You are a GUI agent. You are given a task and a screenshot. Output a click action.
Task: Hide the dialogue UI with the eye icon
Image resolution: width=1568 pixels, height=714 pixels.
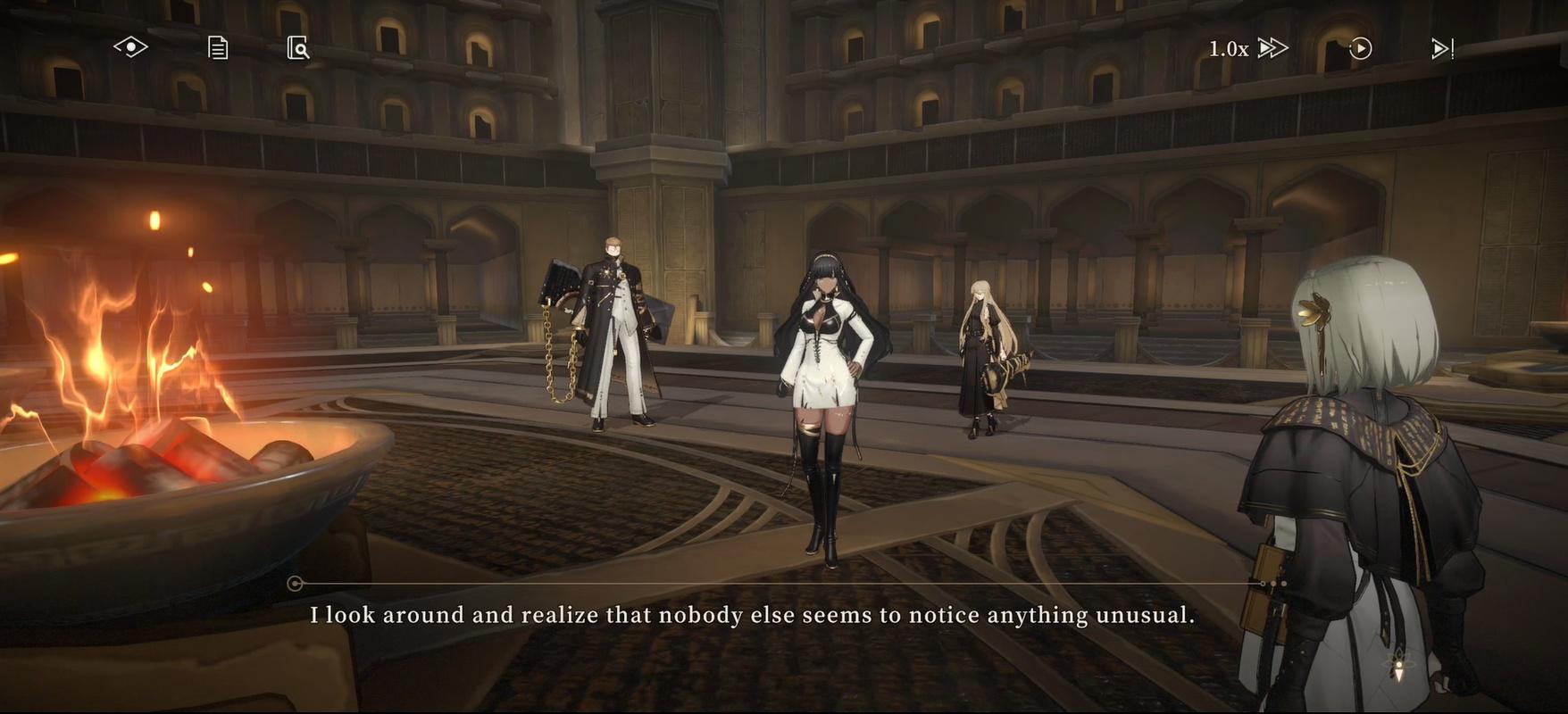(132, 47)
